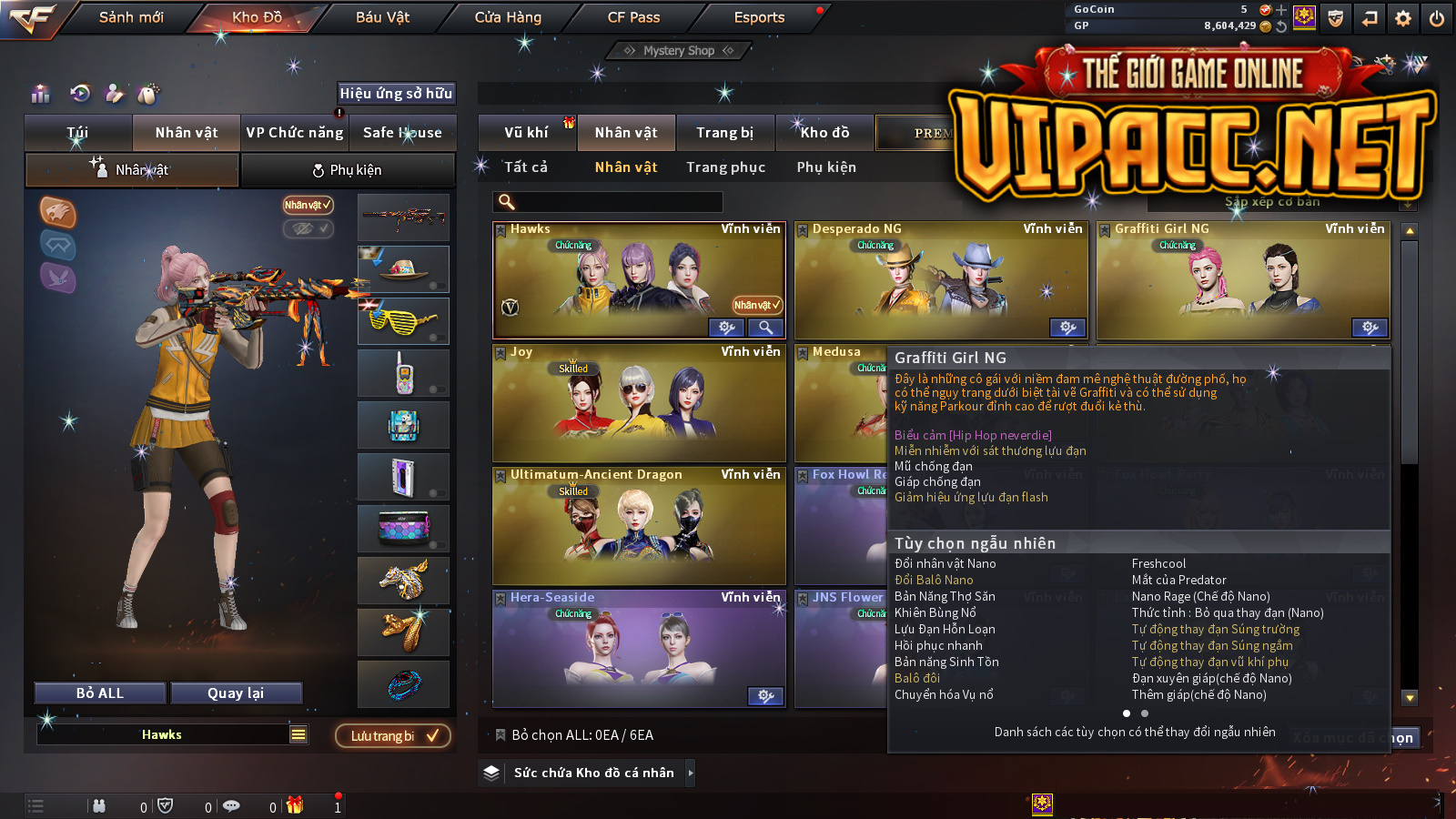Click the Quay lại button
1456x819 pixels.
click(236, 693)
